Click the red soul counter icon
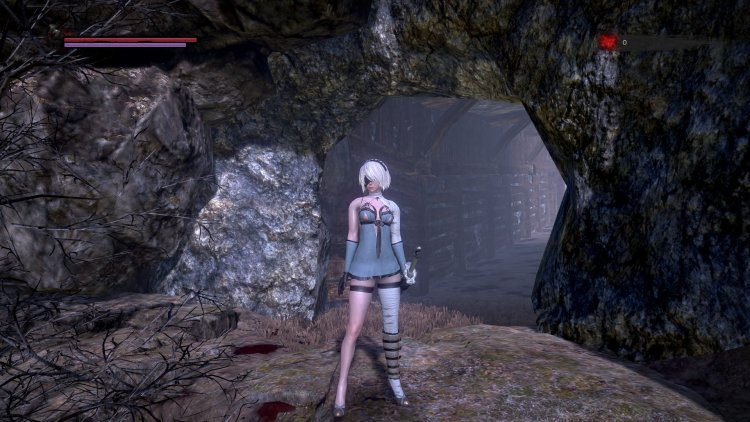750x422 pixels. coord(607,42)
